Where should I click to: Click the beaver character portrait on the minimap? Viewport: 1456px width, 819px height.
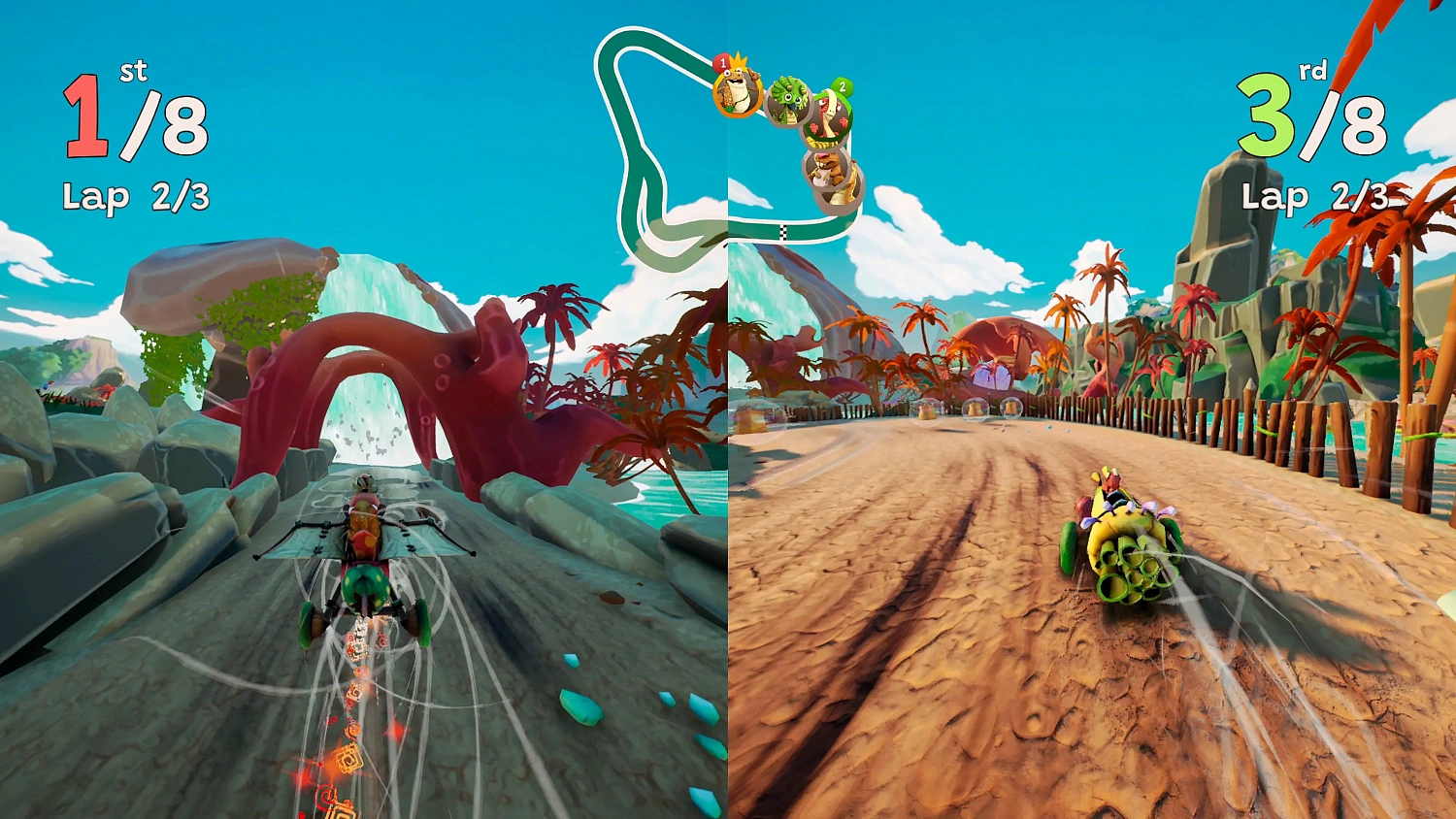(827, 170)
